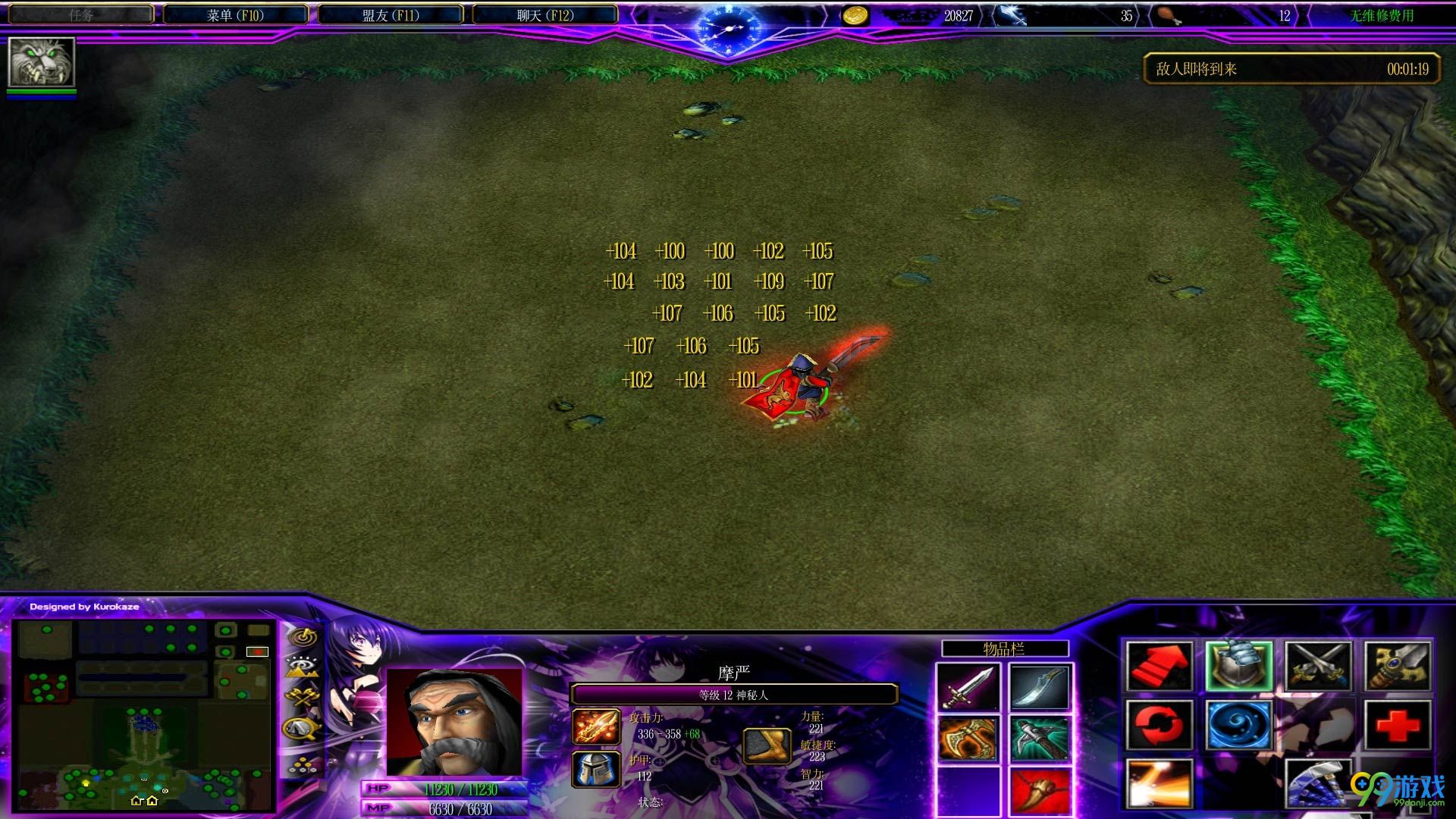Image resolution: width=1456 pixels, height=819 pixels.
Task: Click on the minimap
Action: pyautogui.click(x=144, y=714)
